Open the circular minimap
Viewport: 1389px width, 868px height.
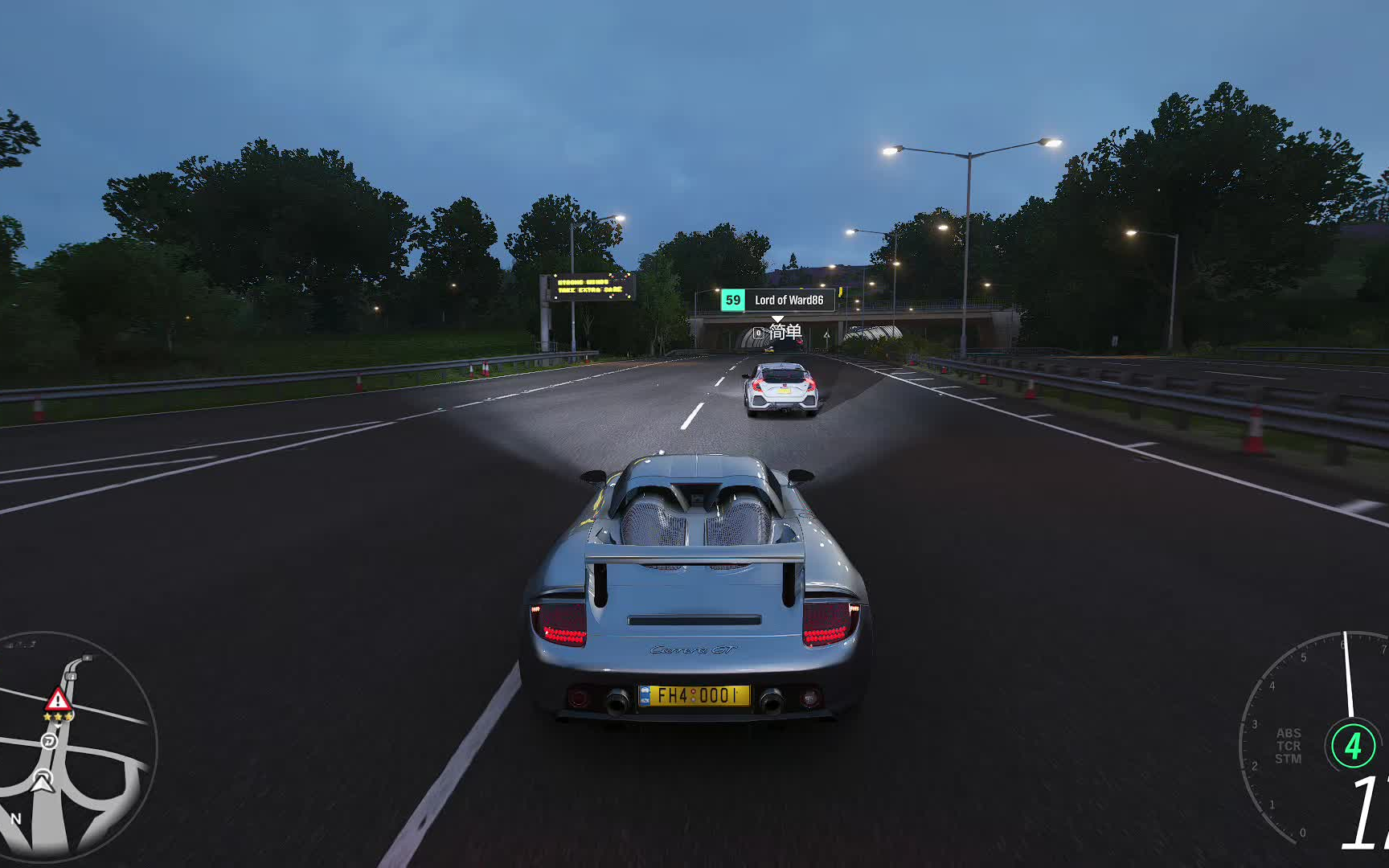[76, 747]
